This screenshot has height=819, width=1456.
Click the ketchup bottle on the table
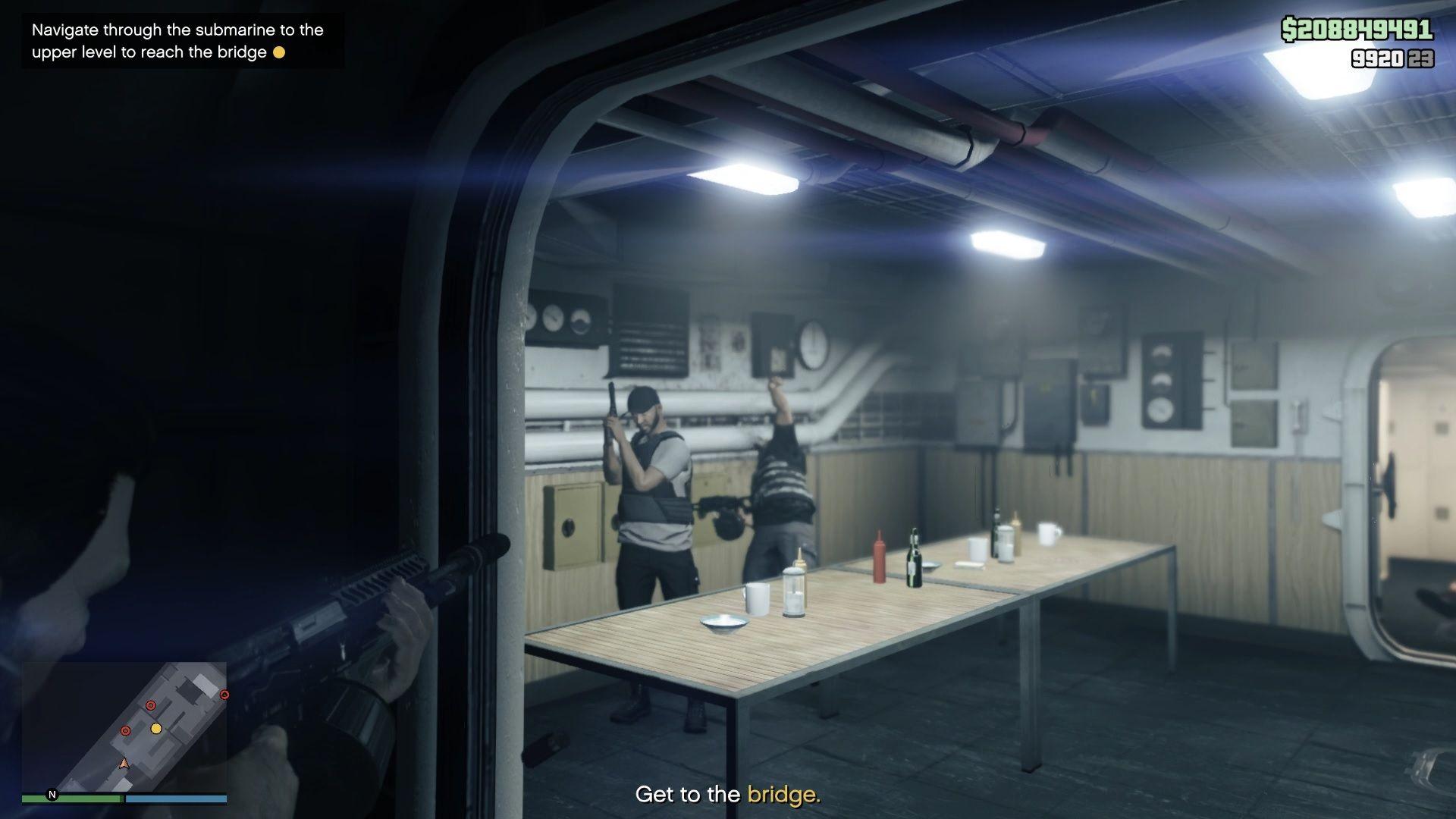880,555
